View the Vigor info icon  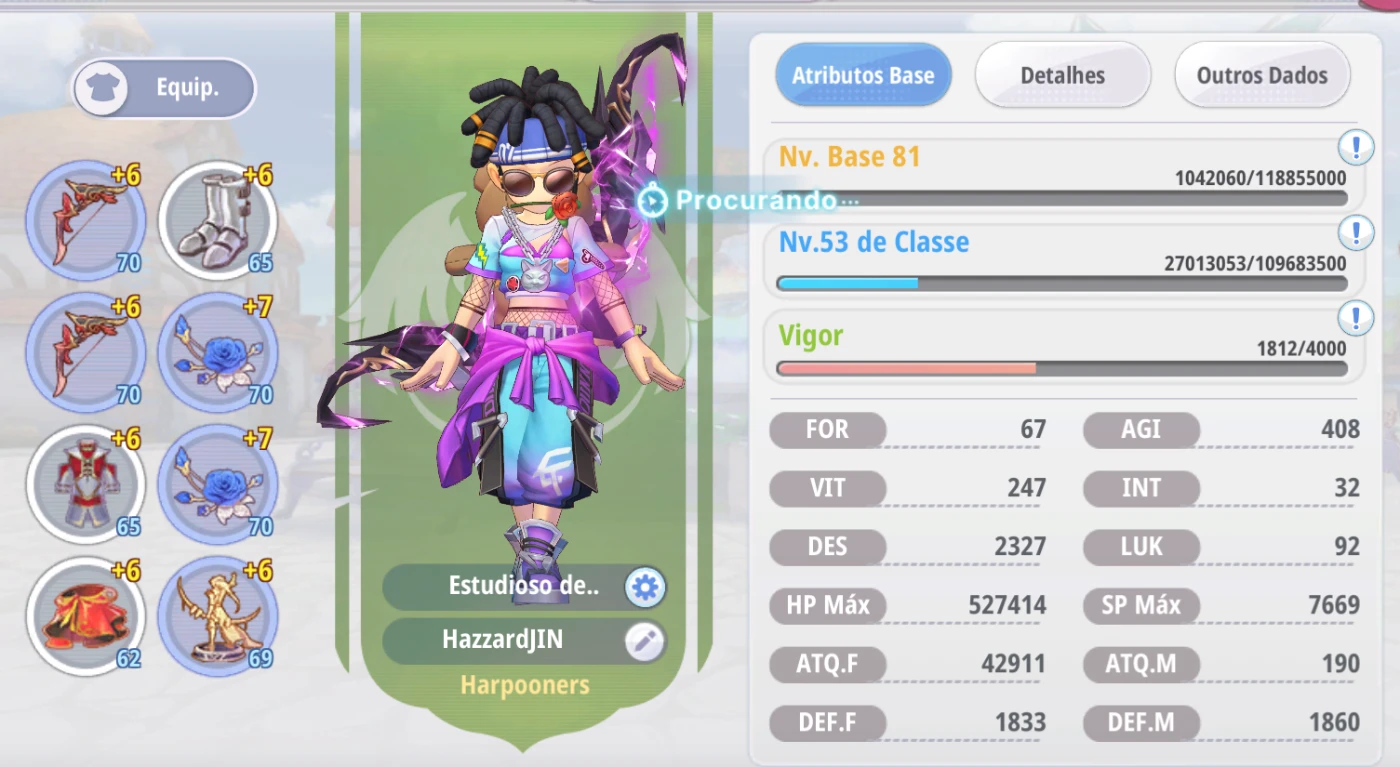click(x=1355, y=318)
